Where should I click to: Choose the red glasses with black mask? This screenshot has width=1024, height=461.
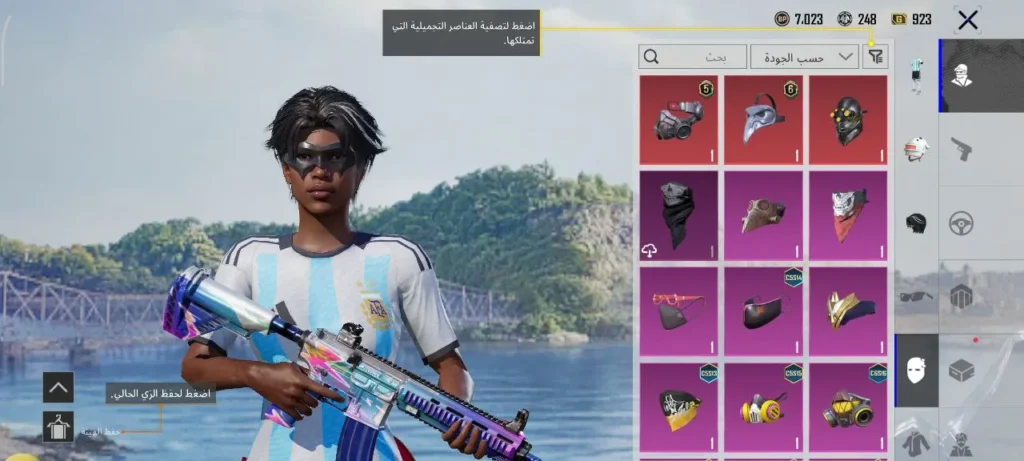coord(678,310)
